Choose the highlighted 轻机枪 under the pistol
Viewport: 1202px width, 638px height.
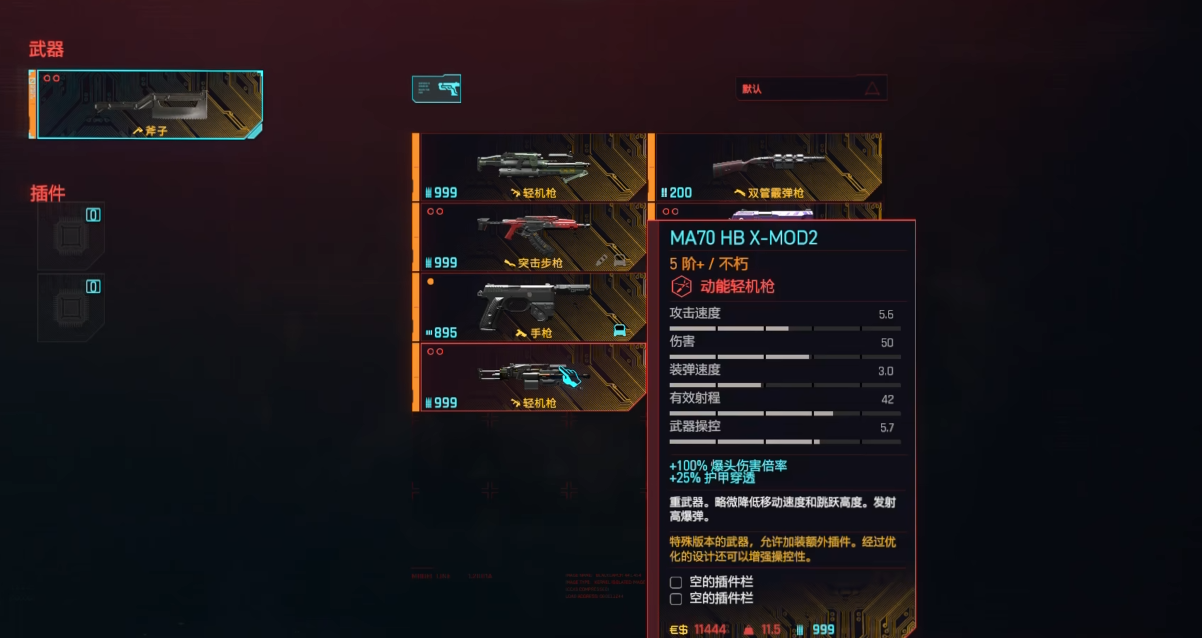pos(531,377)
